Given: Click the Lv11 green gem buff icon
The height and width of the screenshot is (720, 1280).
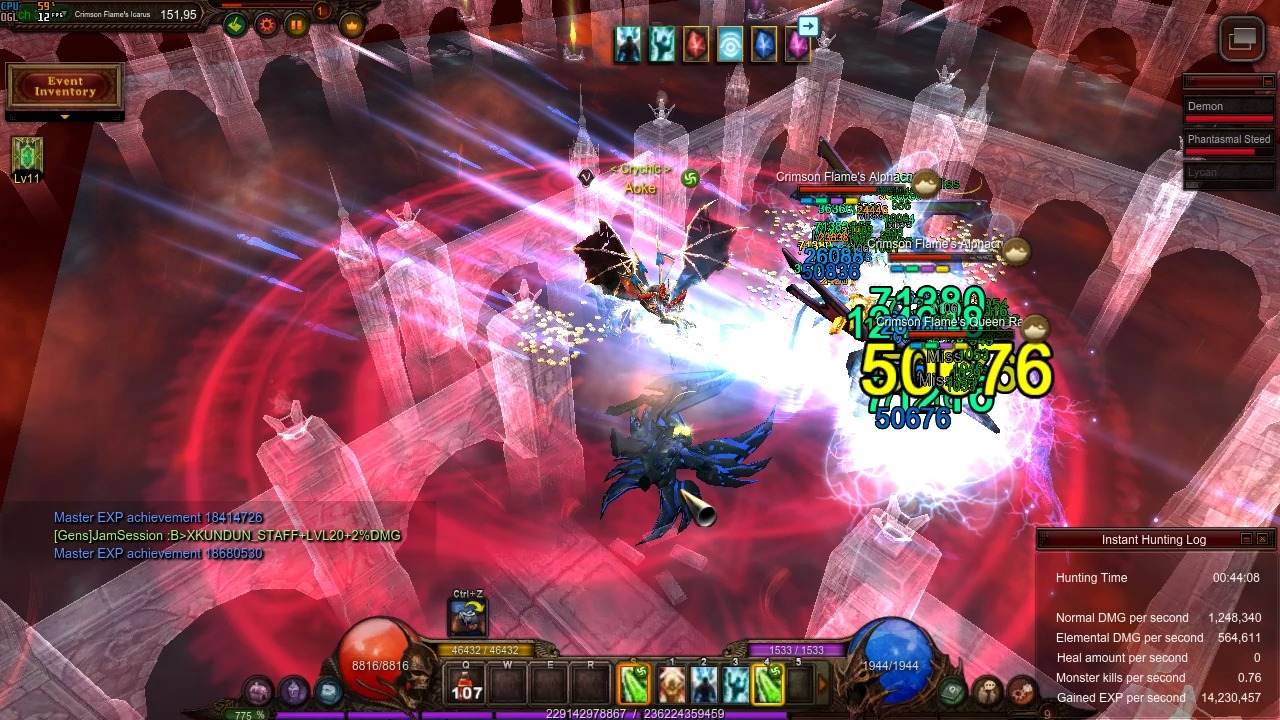Looking at the screenshot, I should [27, 156].
